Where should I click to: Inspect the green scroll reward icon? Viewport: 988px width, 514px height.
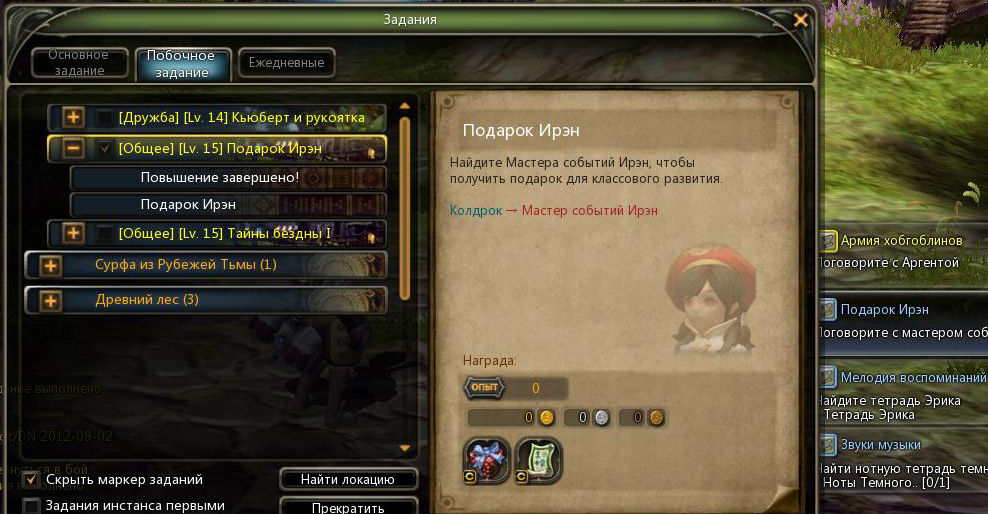pyautogui.click(x=539, y=460)
